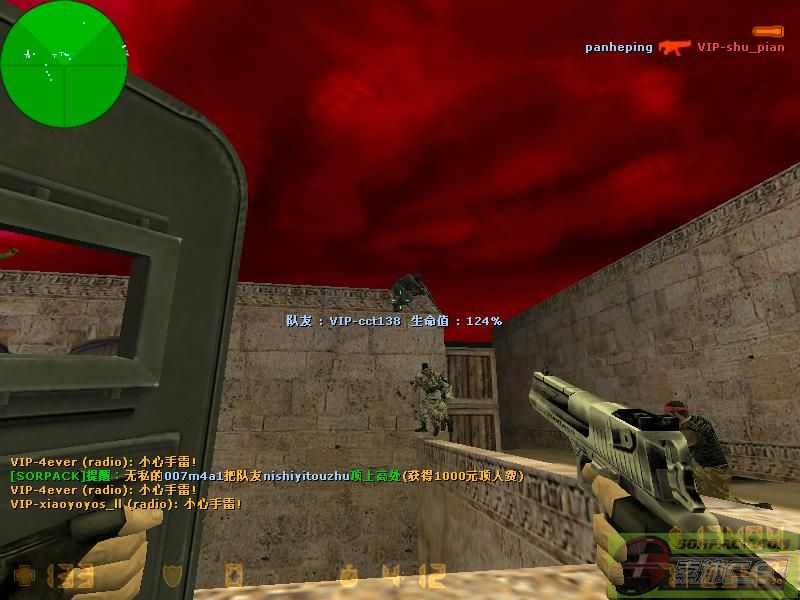Click the health cross icon
The height and width of the screenshot is (600, 800).
click(22, 576)
